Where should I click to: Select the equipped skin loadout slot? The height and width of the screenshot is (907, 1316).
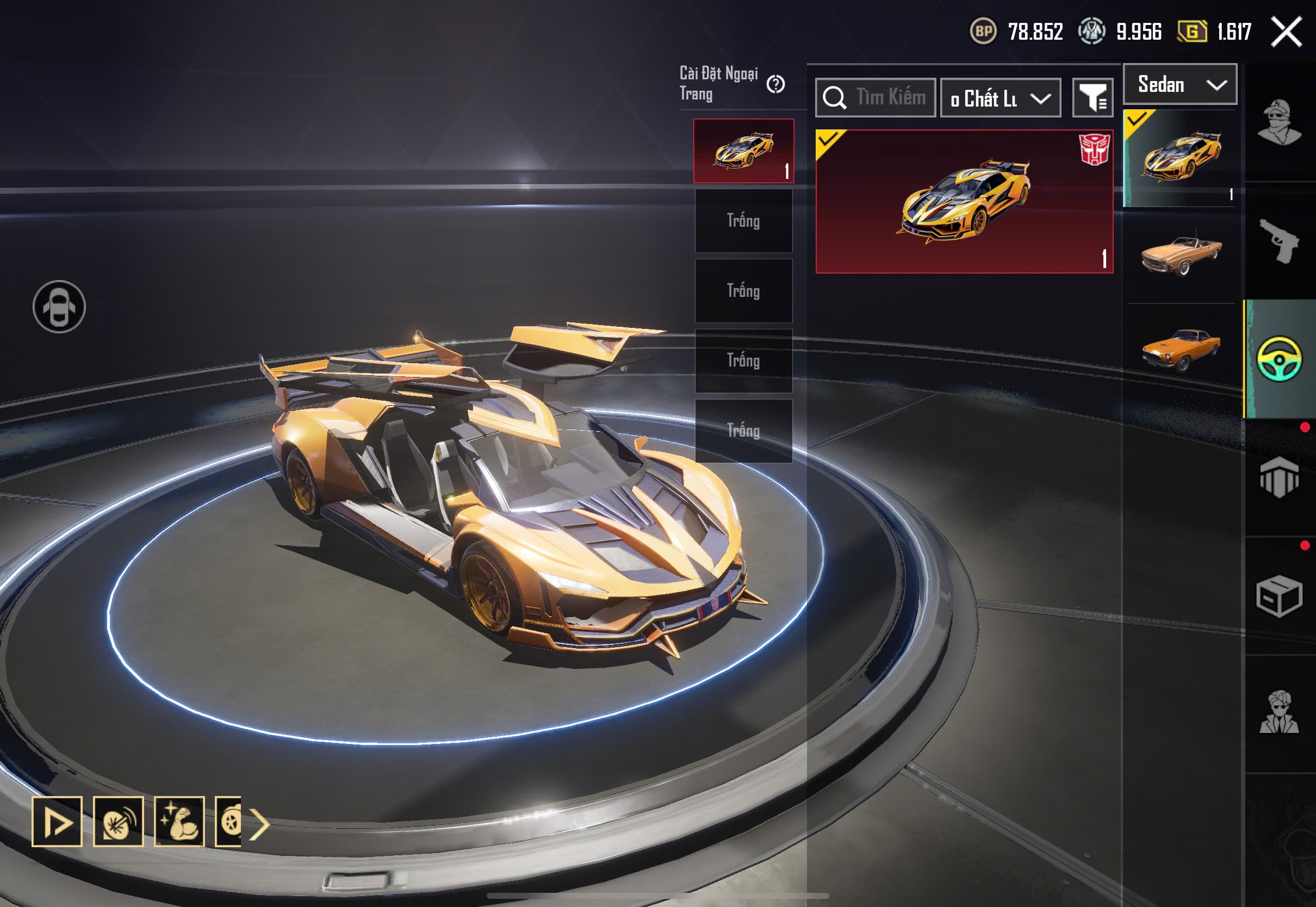point(743,151)
